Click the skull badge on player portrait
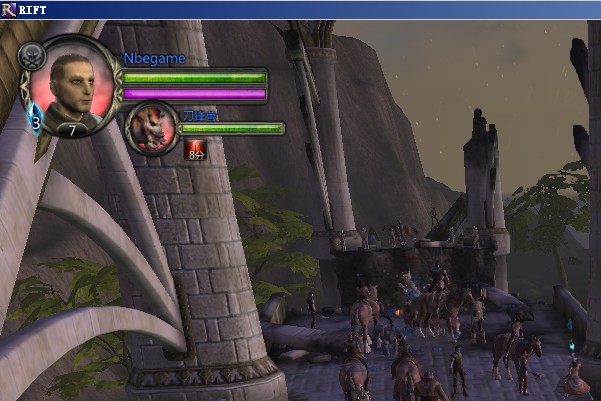Viewport: 601px width, 401px height. tap(31, 57)
